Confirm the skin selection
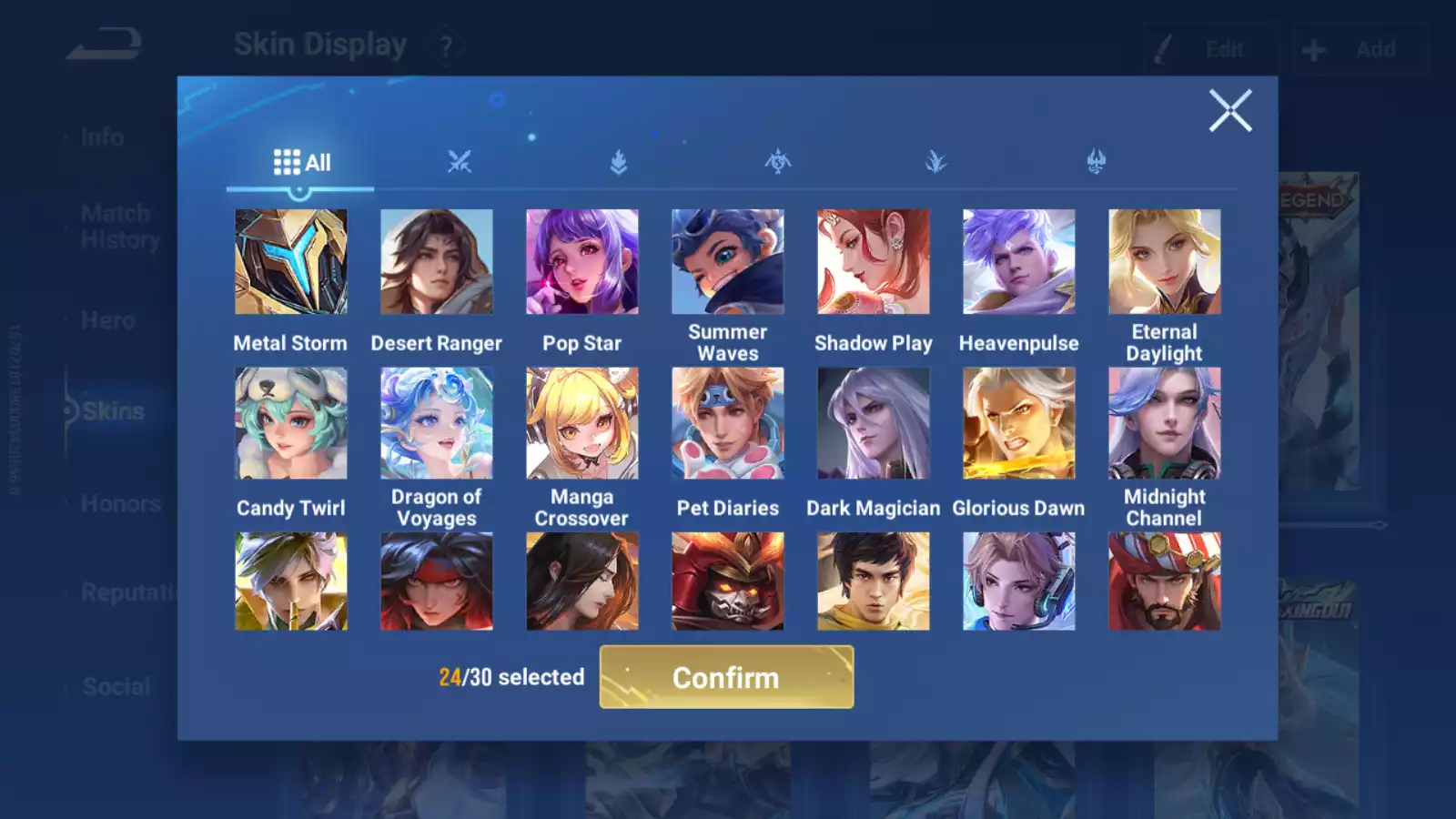 726,677
